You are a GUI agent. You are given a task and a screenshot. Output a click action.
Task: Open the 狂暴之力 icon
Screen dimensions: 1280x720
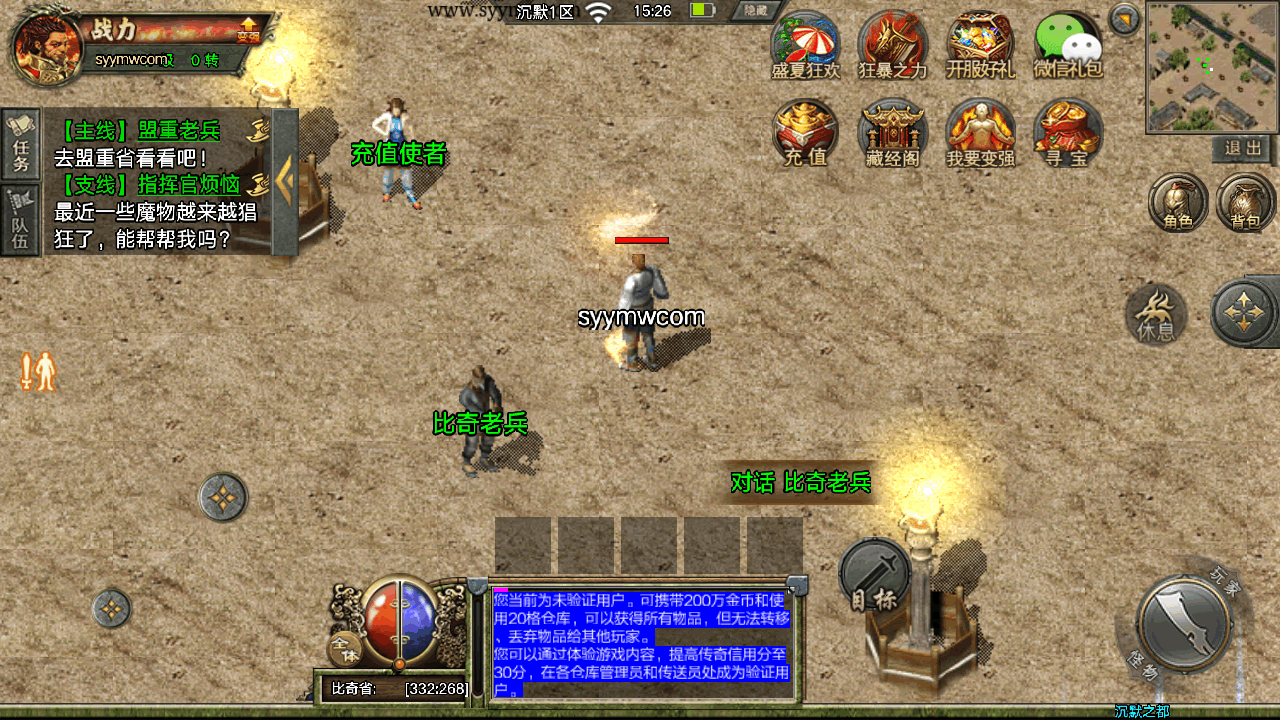click(x=893, y=46)
